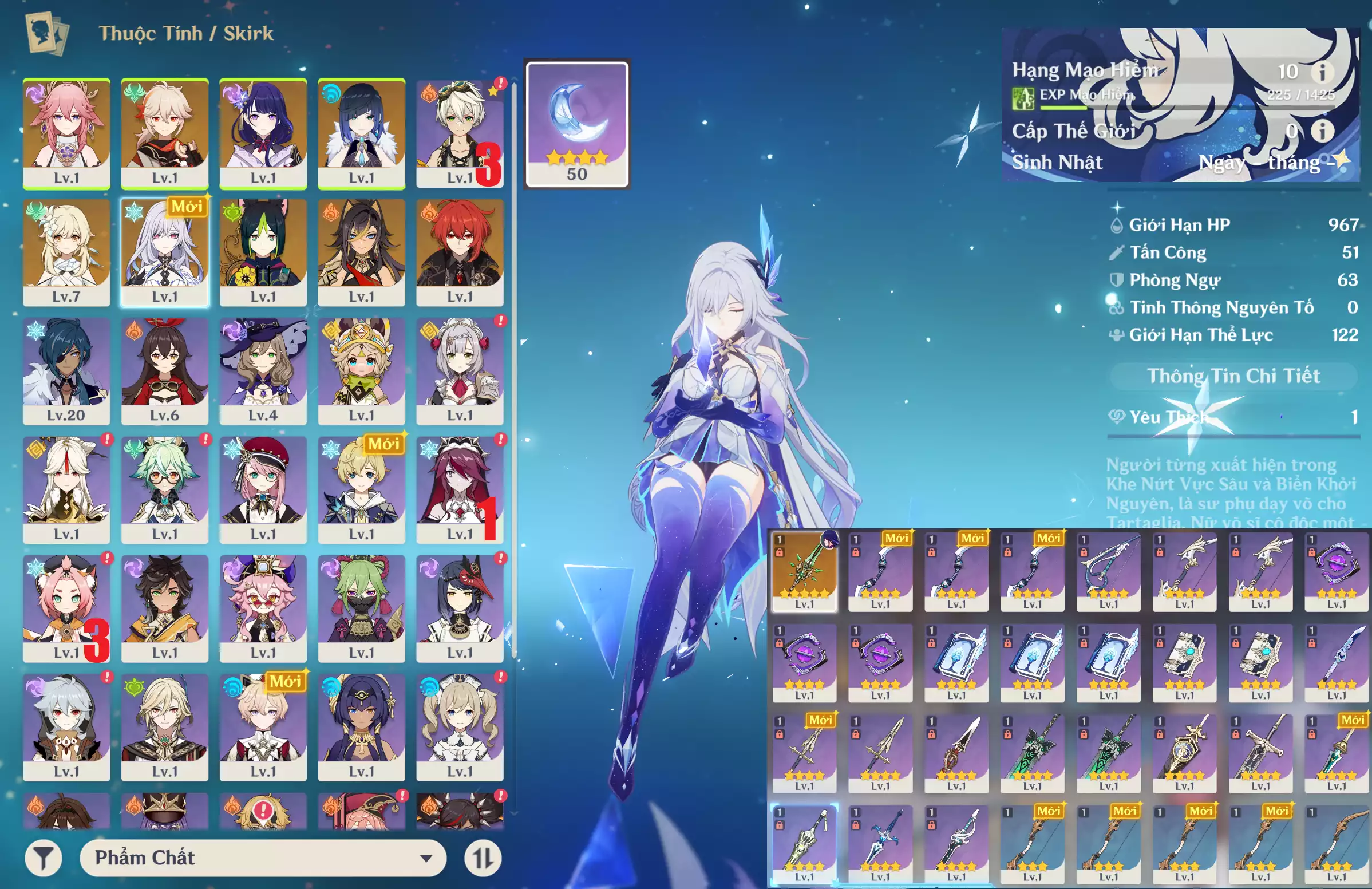Select the Skirk portrait marked Mới
This screenshot has width=1372, height=889.
165,252
